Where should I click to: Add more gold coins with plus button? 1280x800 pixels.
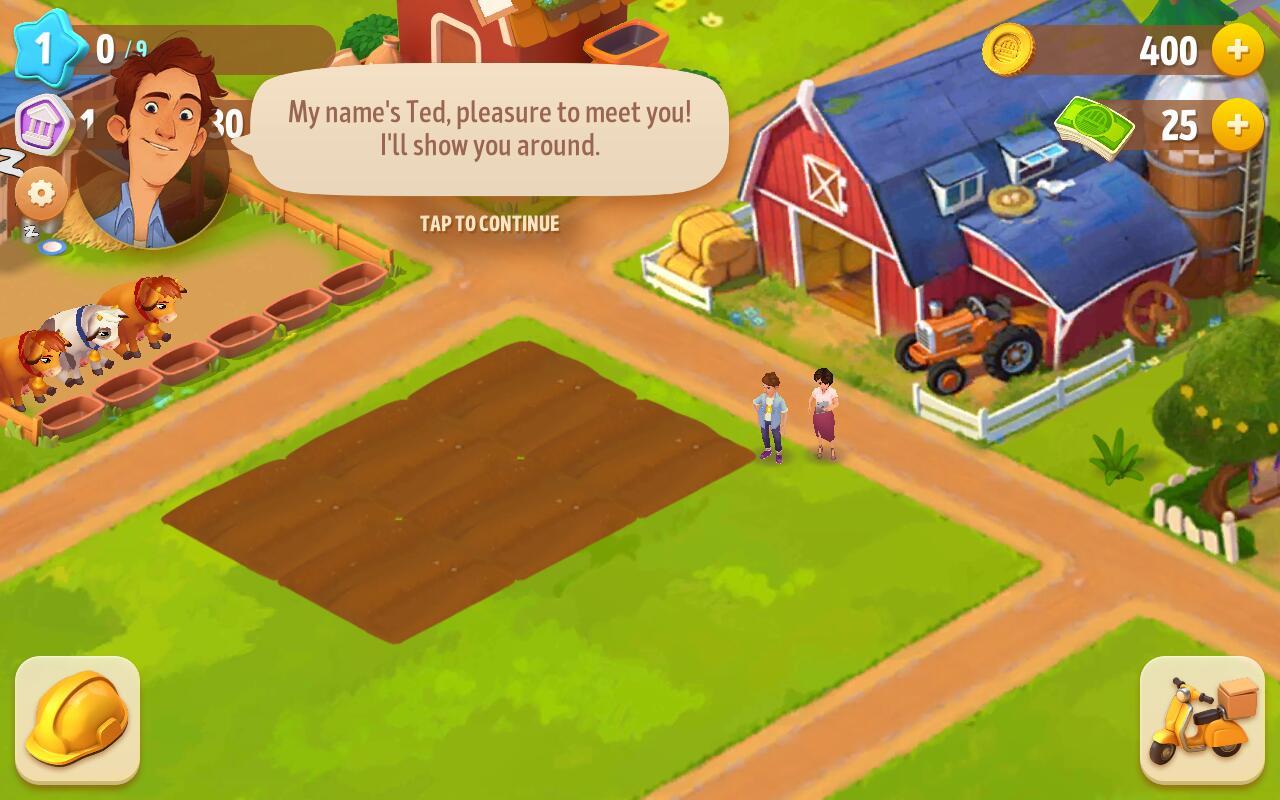[1237, 50]
